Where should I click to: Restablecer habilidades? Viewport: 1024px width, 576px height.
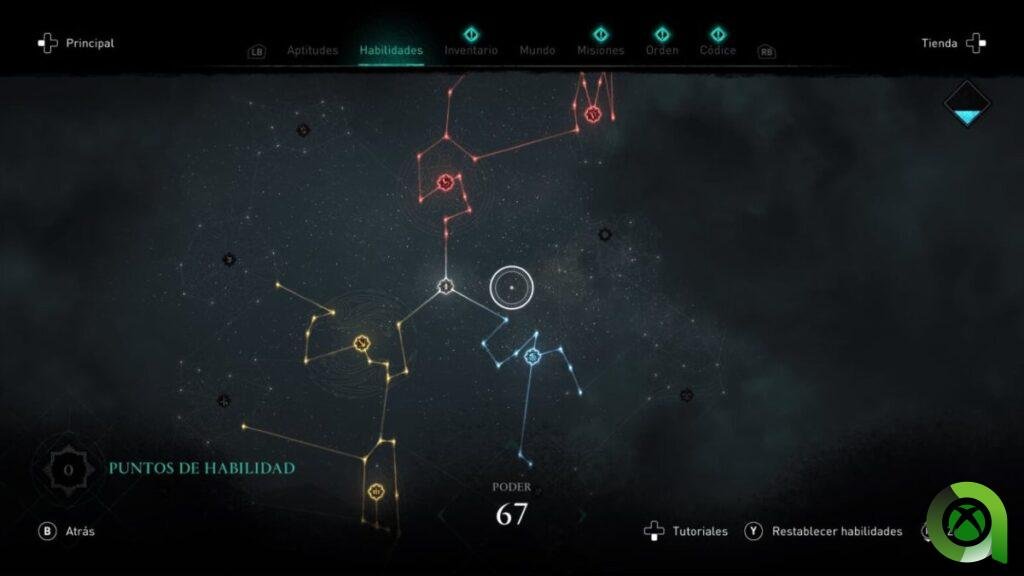pos(824,531)
